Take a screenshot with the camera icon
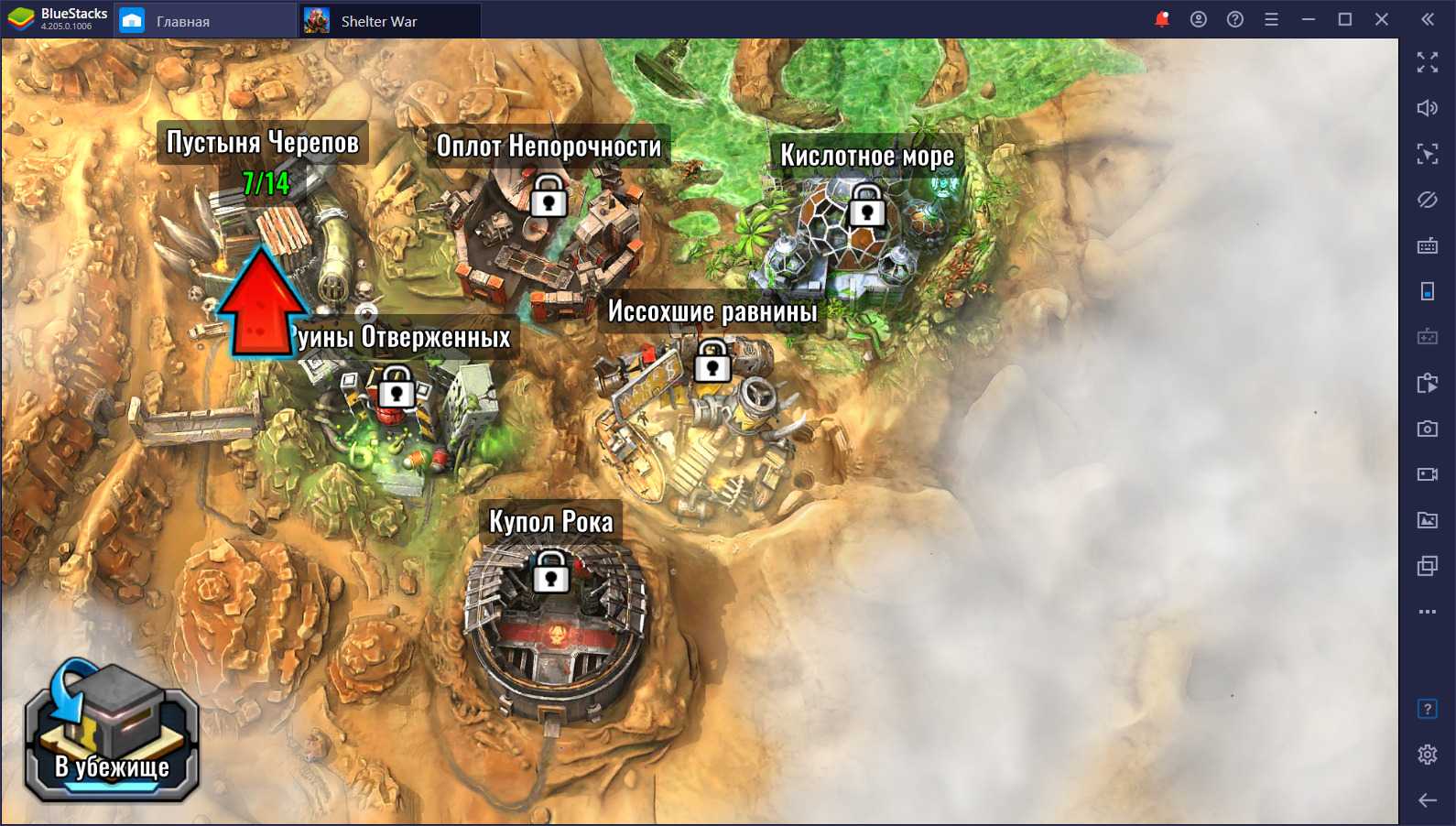 click(1427, 429)
